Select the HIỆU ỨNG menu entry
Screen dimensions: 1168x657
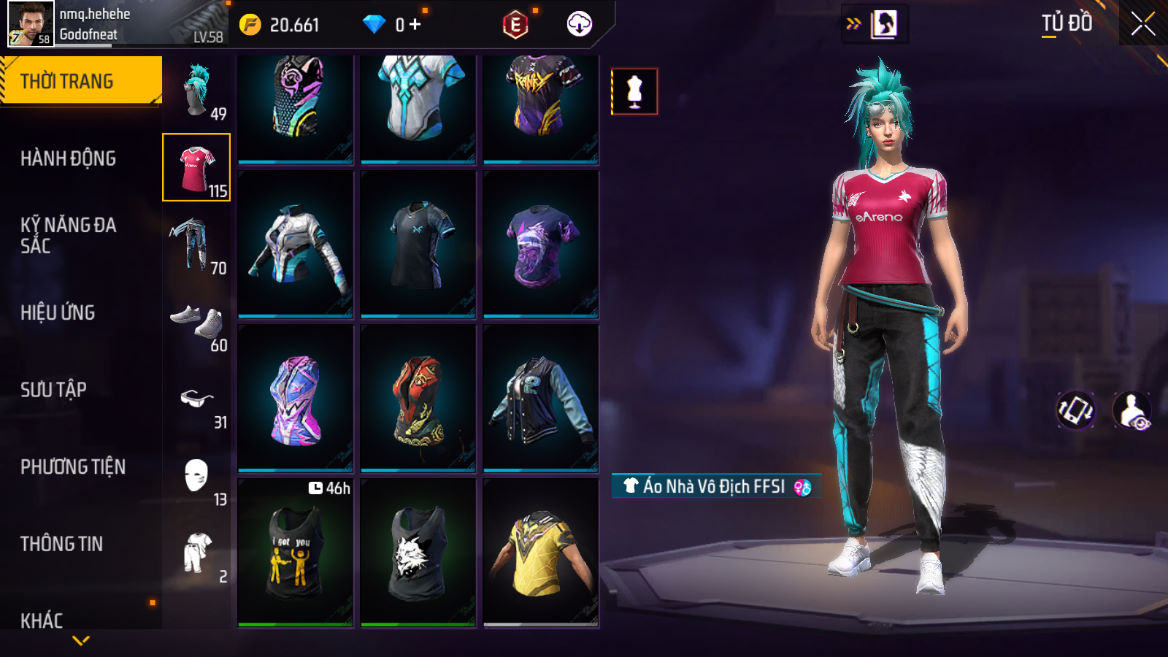pos(58,312)
